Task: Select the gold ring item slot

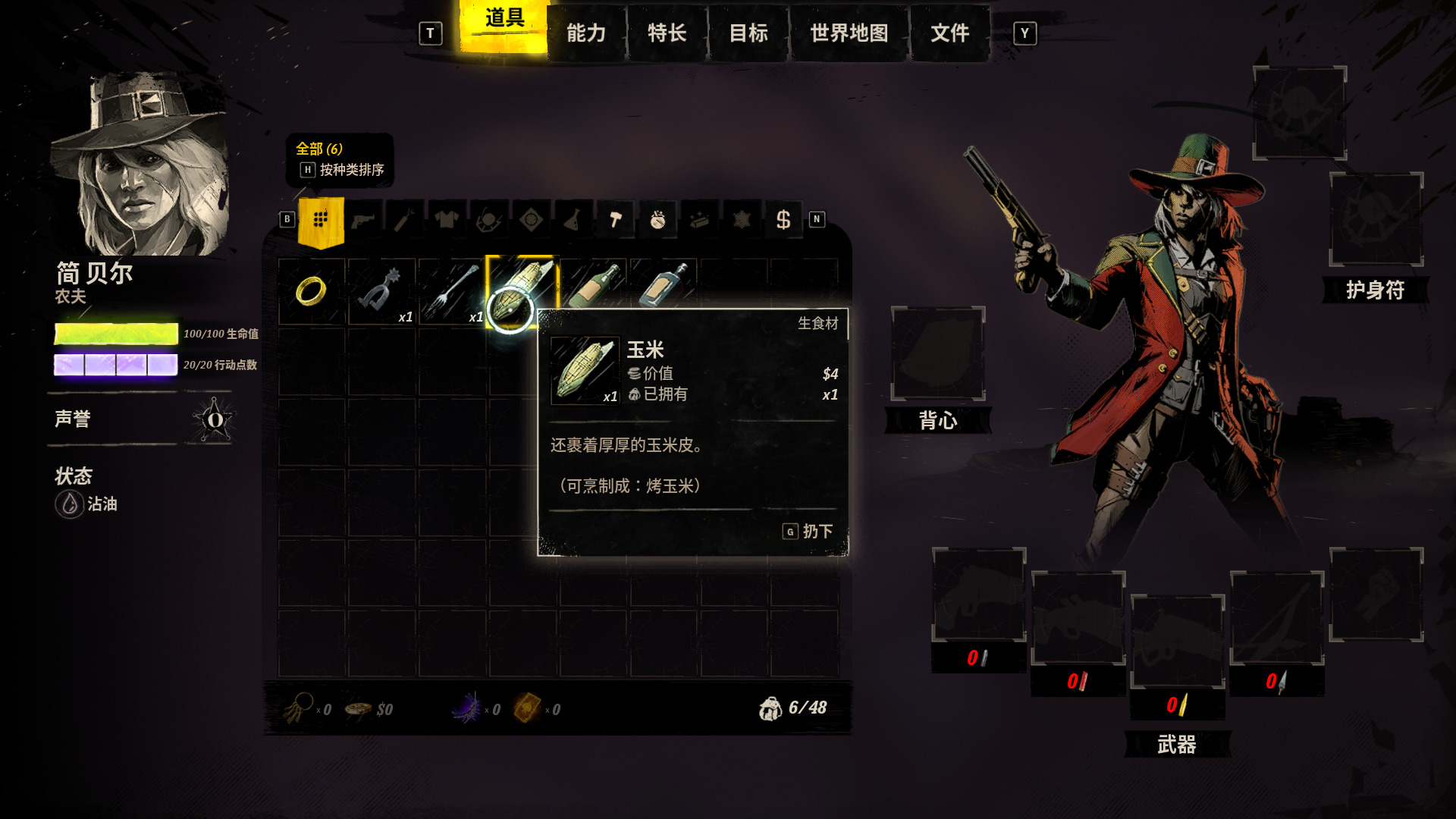Action: coord(311,291)
